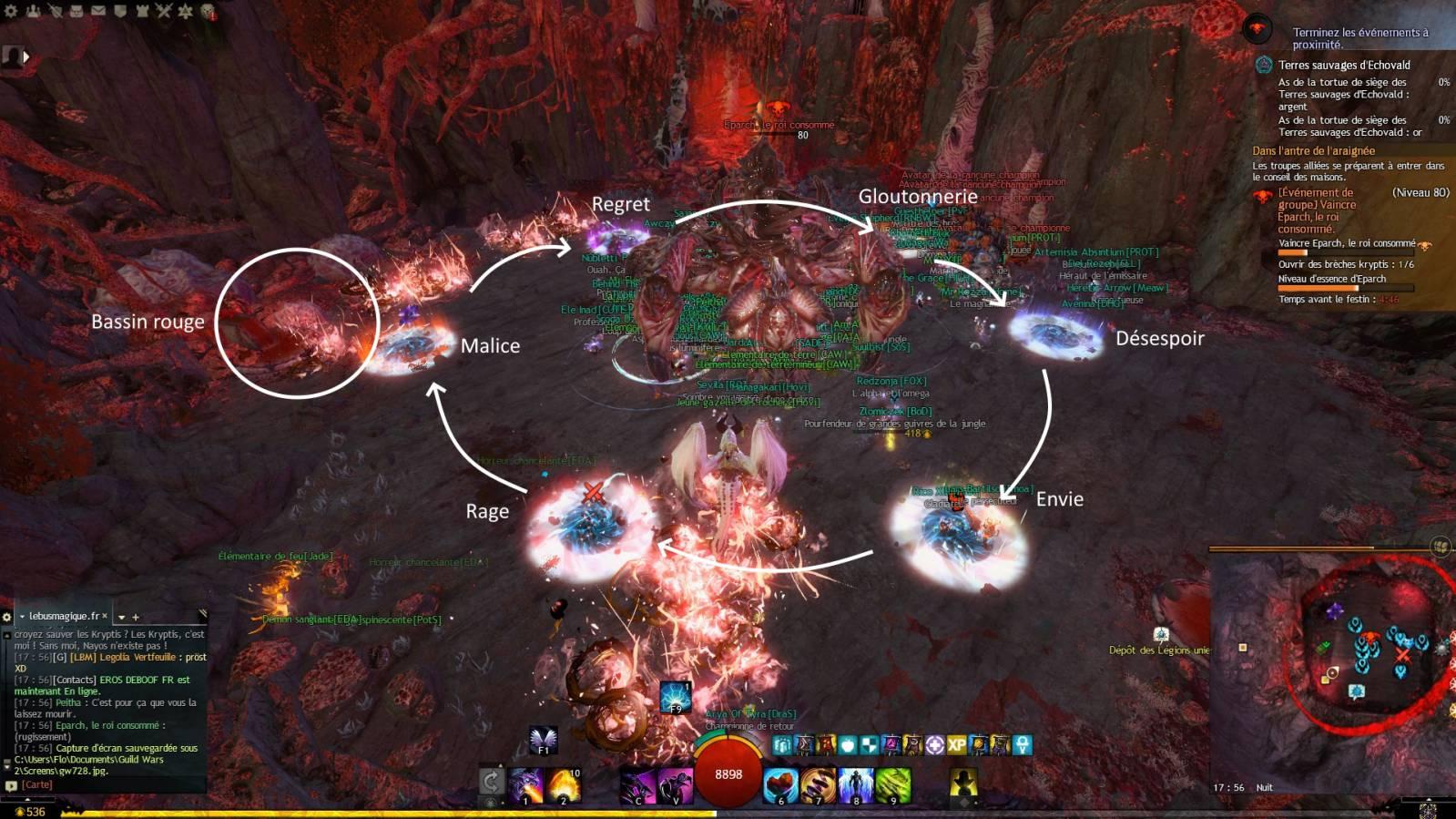Use the healing skill in slot 6
The image size is (1456, 819).
(x=780, y=785)
